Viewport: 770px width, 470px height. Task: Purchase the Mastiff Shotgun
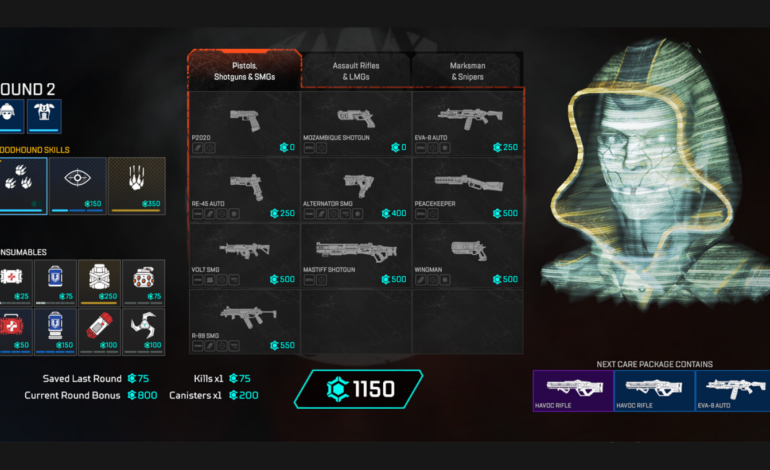point(355,256)
